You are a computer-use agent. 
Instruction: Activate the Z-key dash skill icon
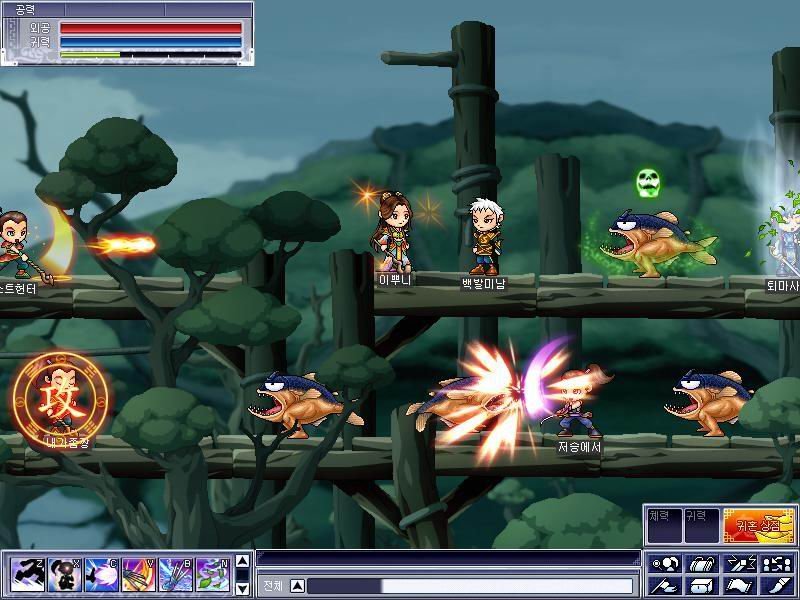click(27, 575)
